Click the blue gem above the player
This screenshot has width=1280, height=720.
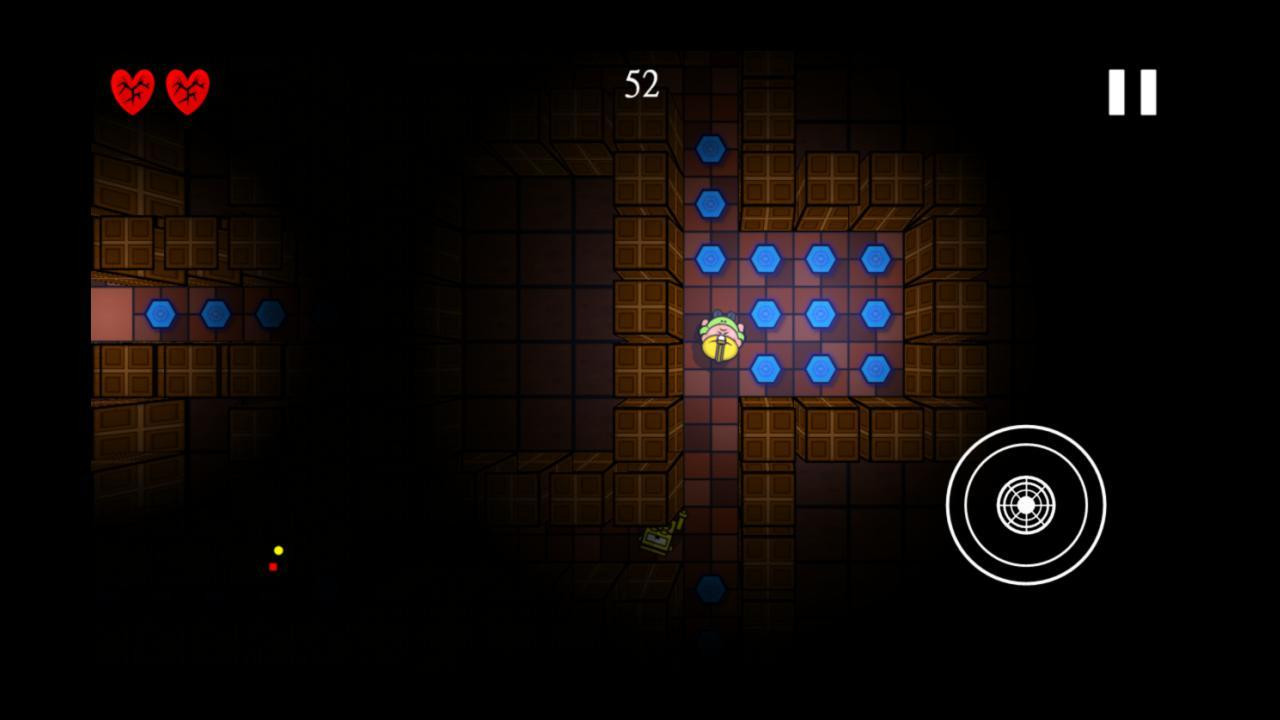tap(710, 258)
